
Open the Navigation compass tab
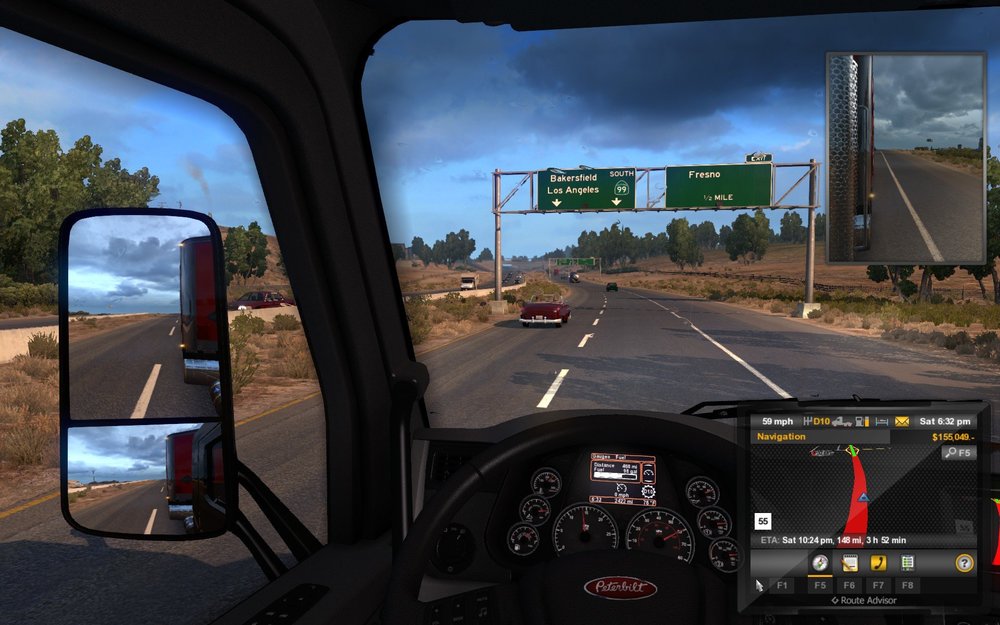(820, 563)
